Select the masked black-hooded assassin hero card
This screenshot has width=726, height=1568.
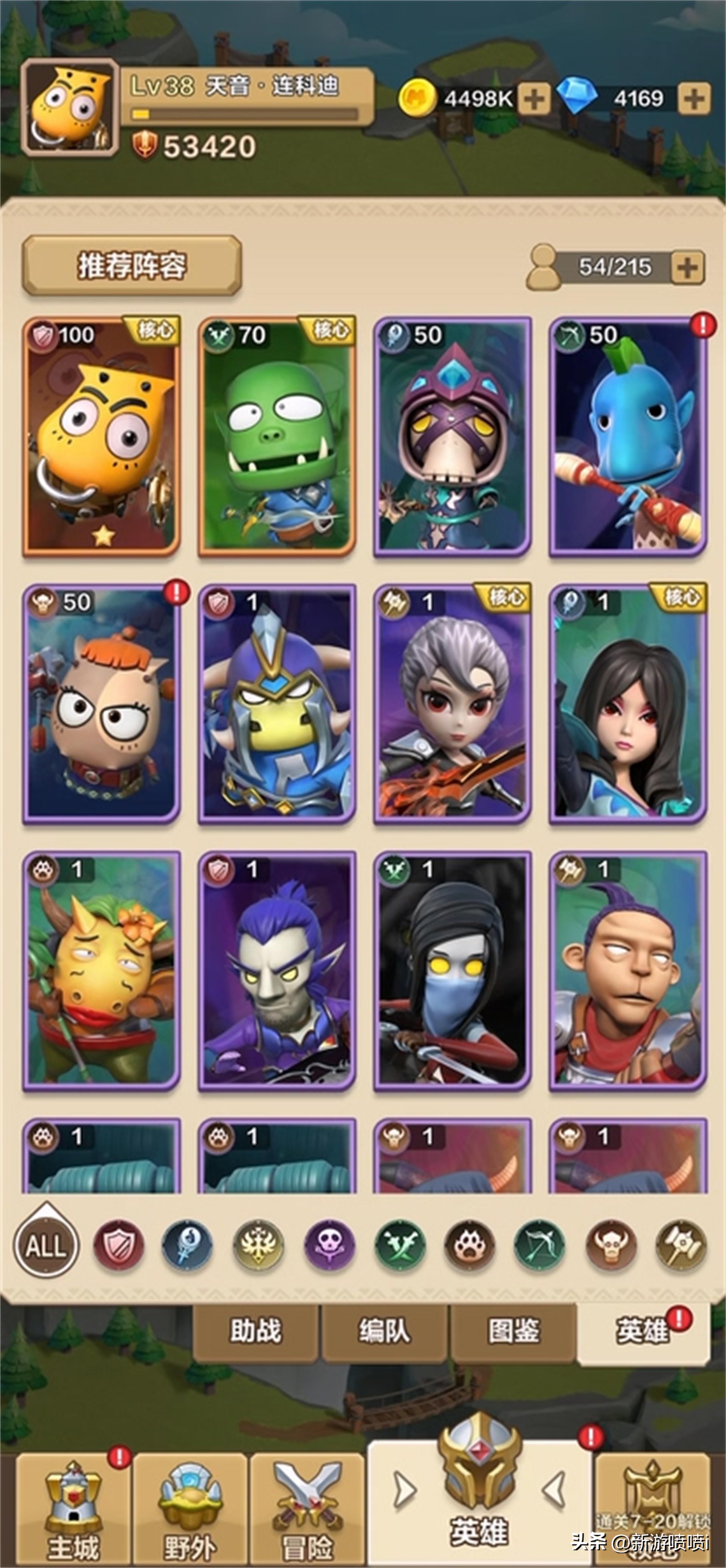[x=452, y=970]
